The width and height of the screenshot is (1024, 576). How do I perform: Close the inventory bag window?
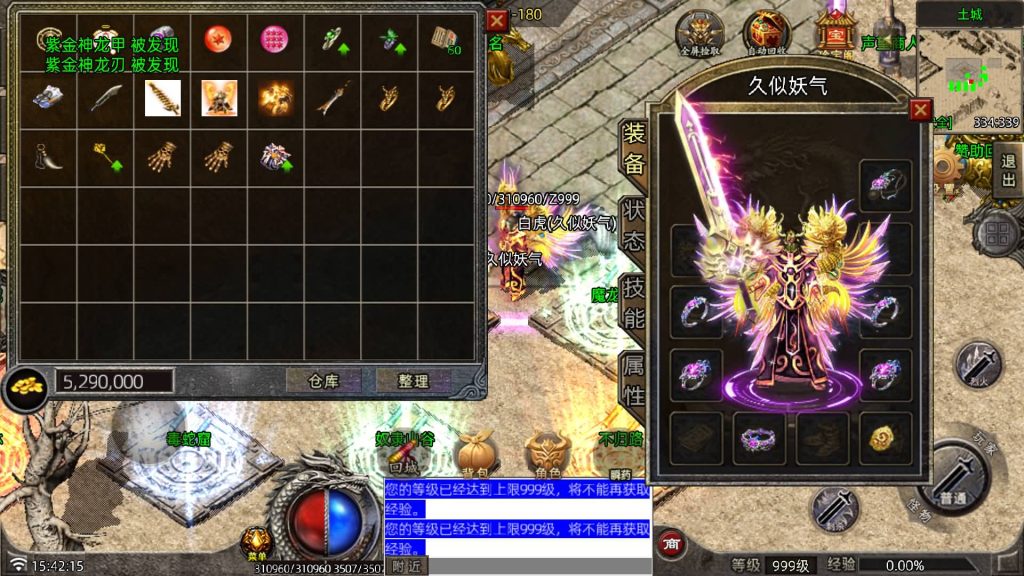(496, 20)
